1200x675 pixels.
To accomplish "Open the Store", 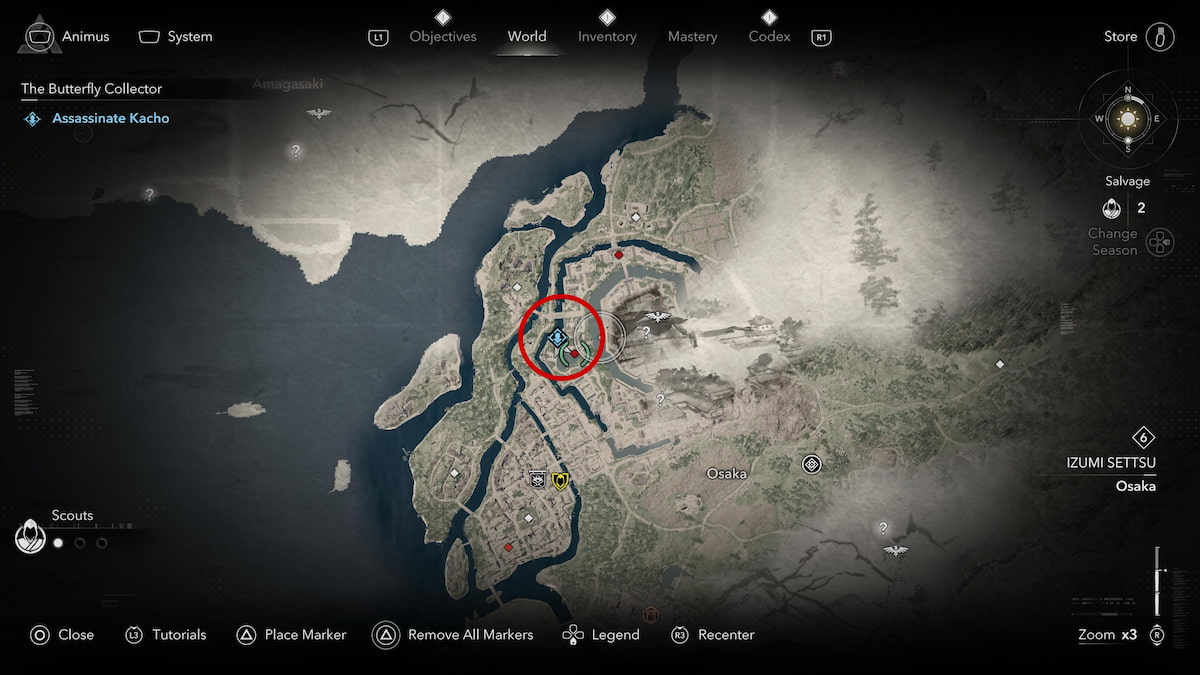I will (1158, 37).
